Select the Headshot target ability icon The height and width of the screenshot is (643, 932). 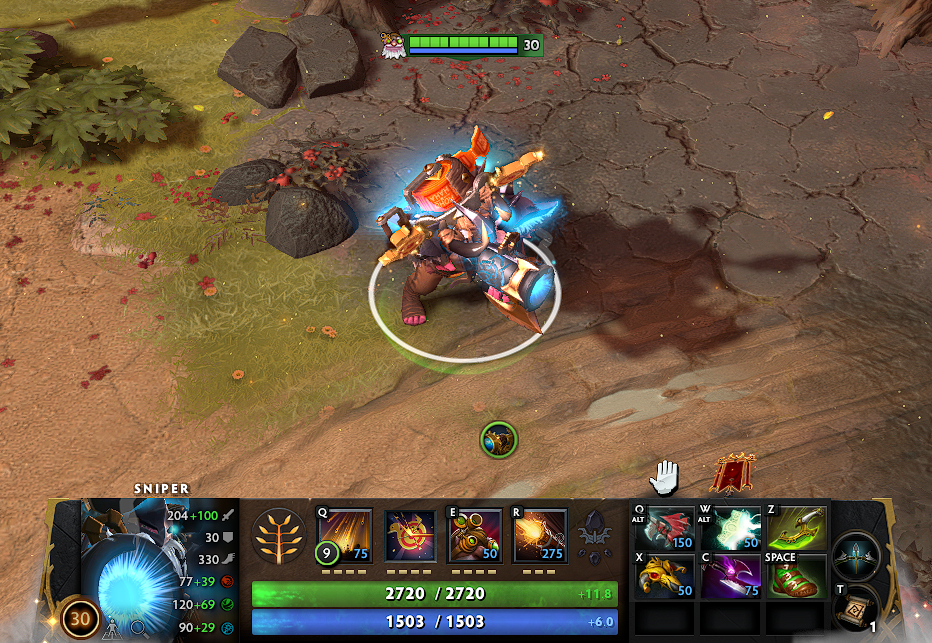410,535
